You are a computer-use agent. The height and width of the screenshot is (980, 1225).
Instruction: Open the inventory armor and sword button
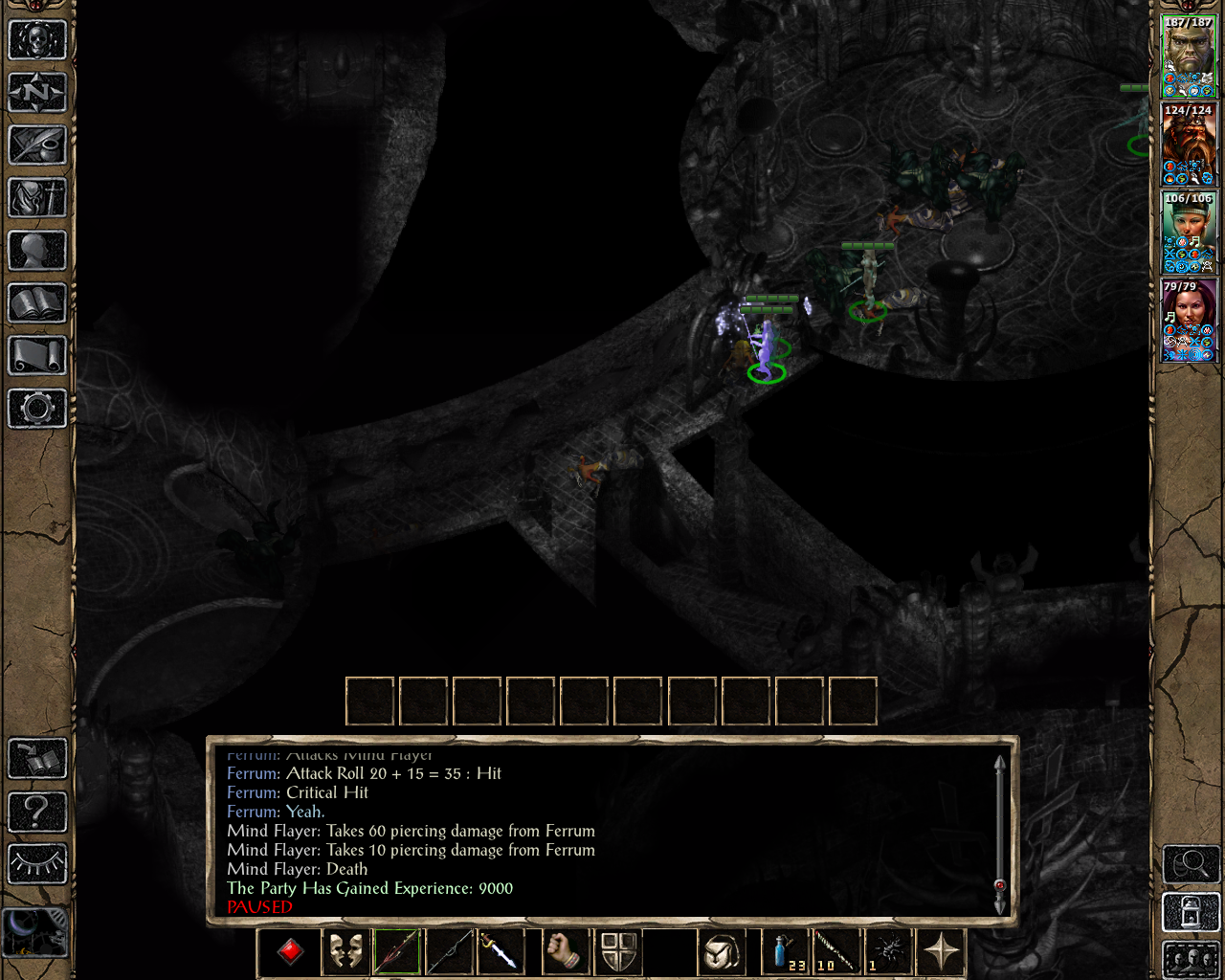[x=37, y=198]
